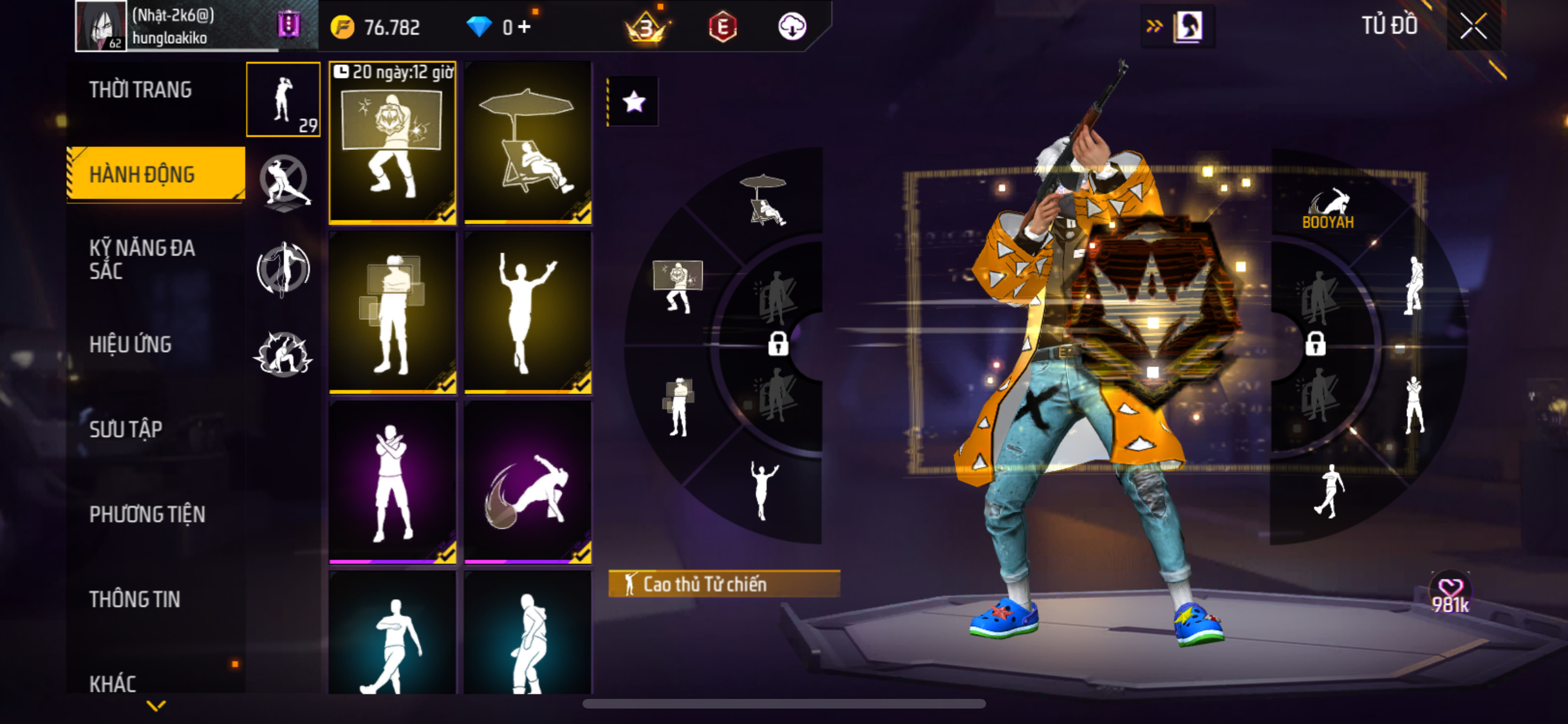
Task: Select the all emotes sub-tab showing 29
Action: point(283,100)
